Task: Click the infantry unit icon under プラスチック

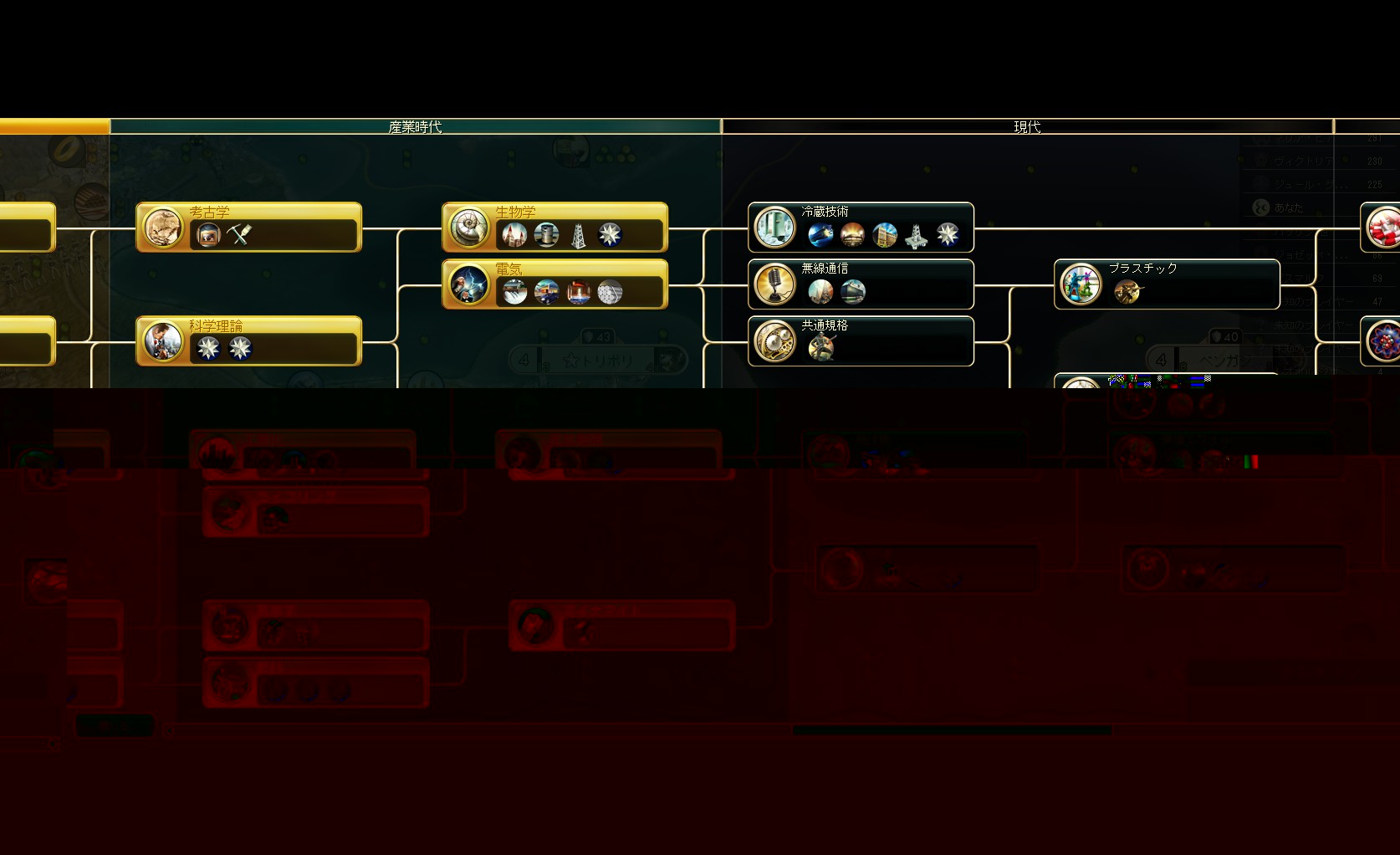Action: [1127, 292]
